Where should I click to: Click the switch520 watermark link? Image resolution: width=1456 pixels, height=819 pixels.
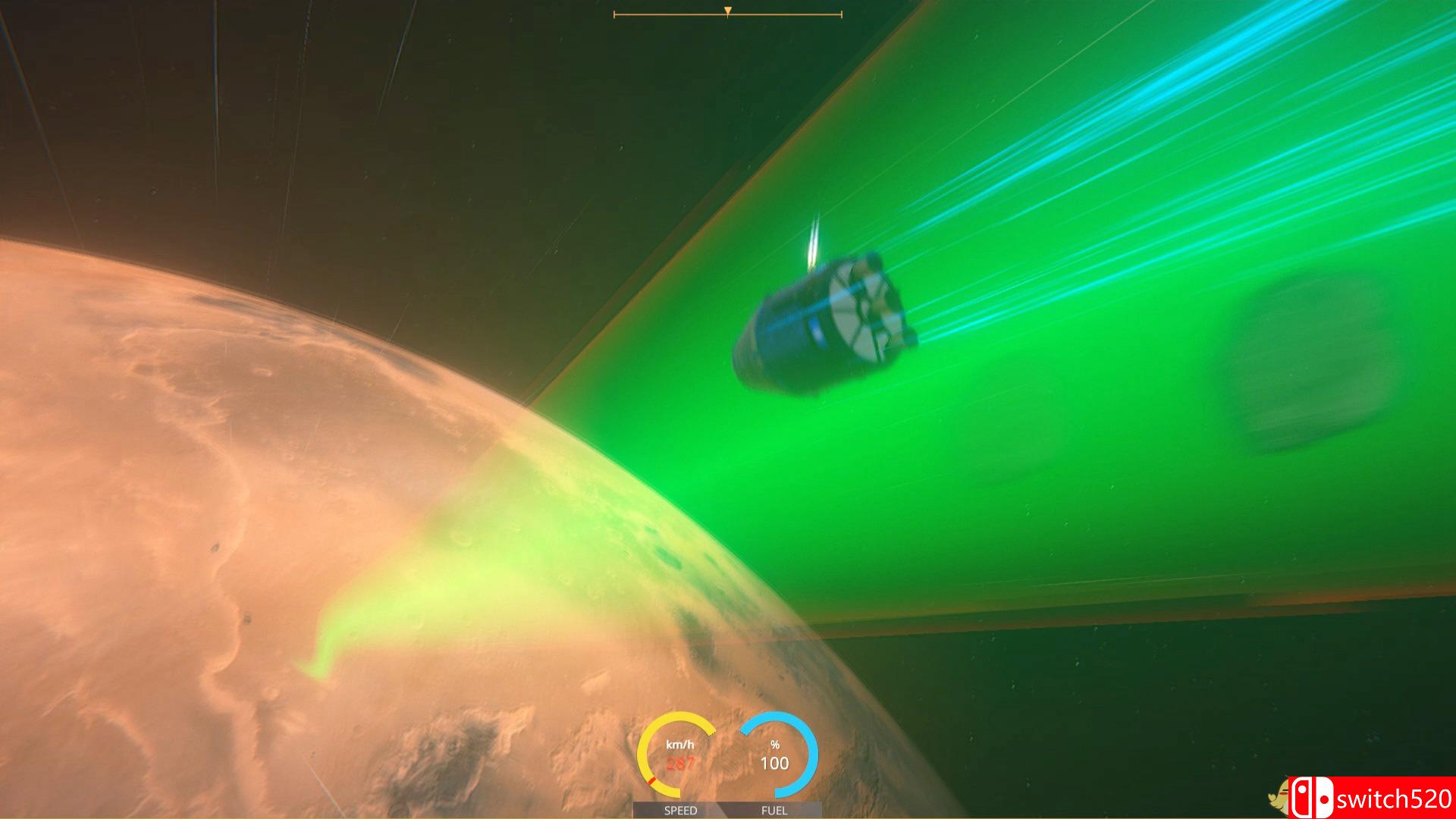1394,799
